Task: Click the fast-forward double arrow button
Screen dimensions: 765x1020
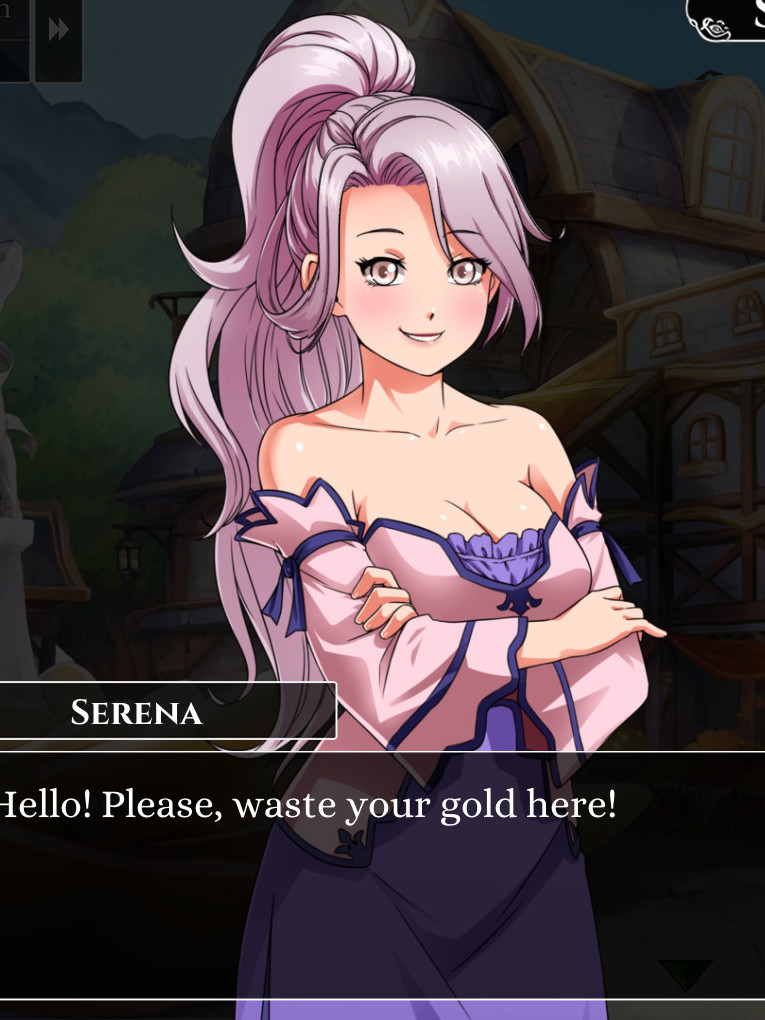Action: point(59,30)
